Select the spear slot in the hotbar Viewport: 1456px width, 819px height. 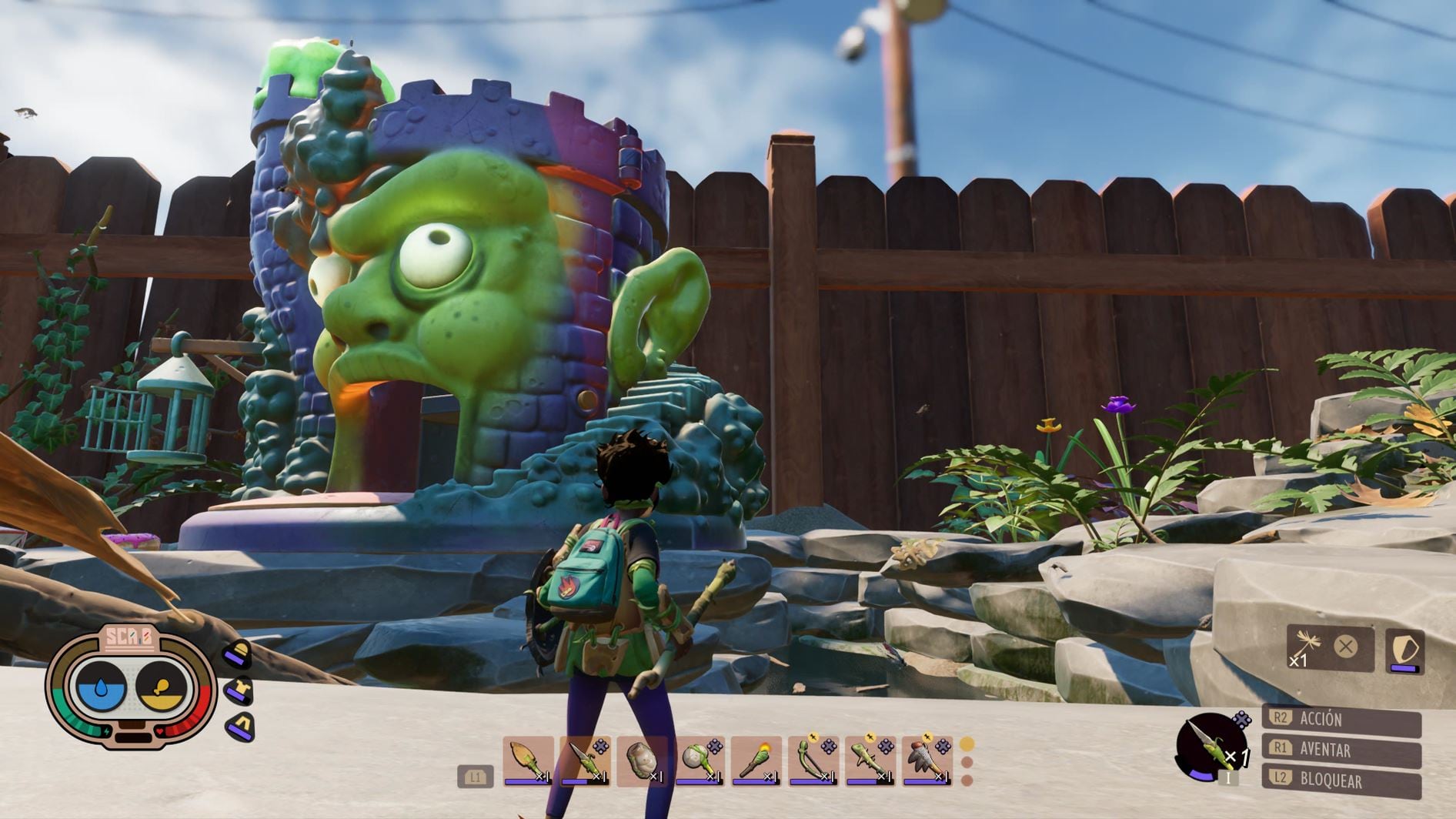(585, 761)
